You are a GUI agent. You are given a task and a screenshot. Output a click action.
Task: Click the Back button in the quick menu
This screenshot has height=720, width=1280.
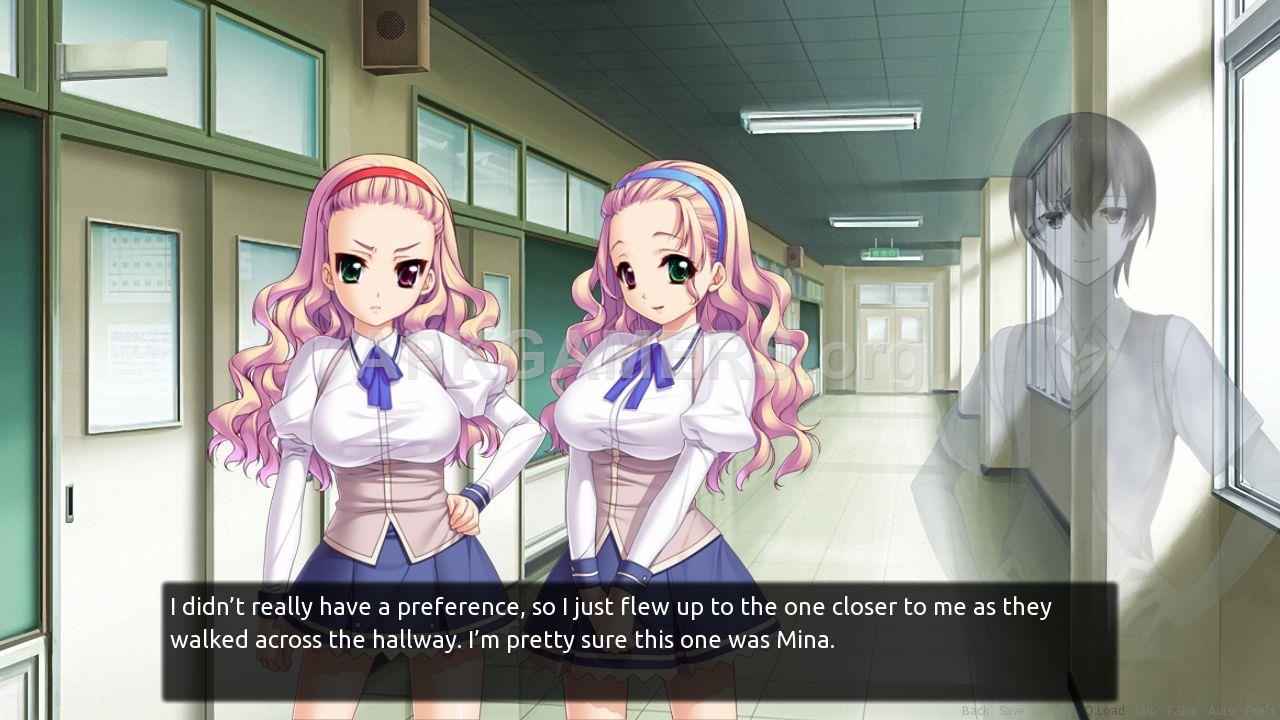974,711
